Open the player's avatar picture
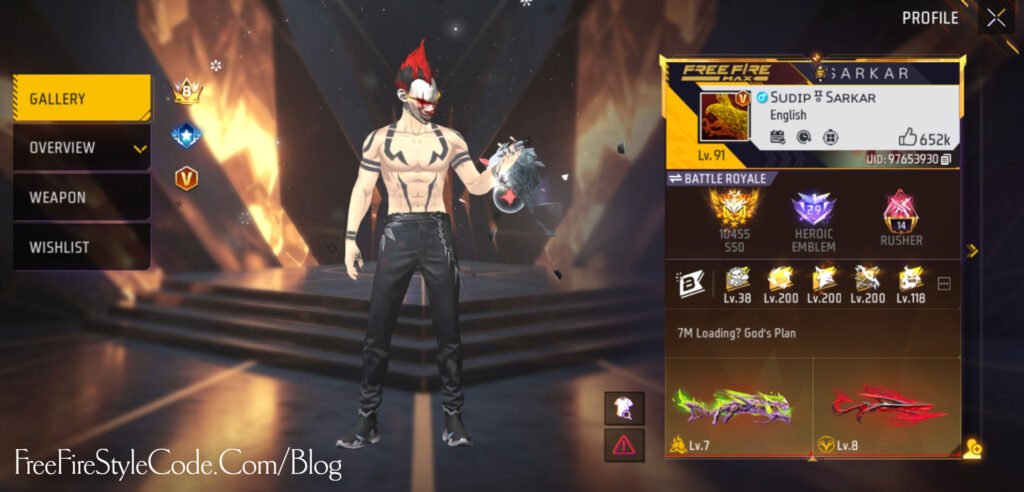This screenshot has width=1024, height=492. [727, 118]
